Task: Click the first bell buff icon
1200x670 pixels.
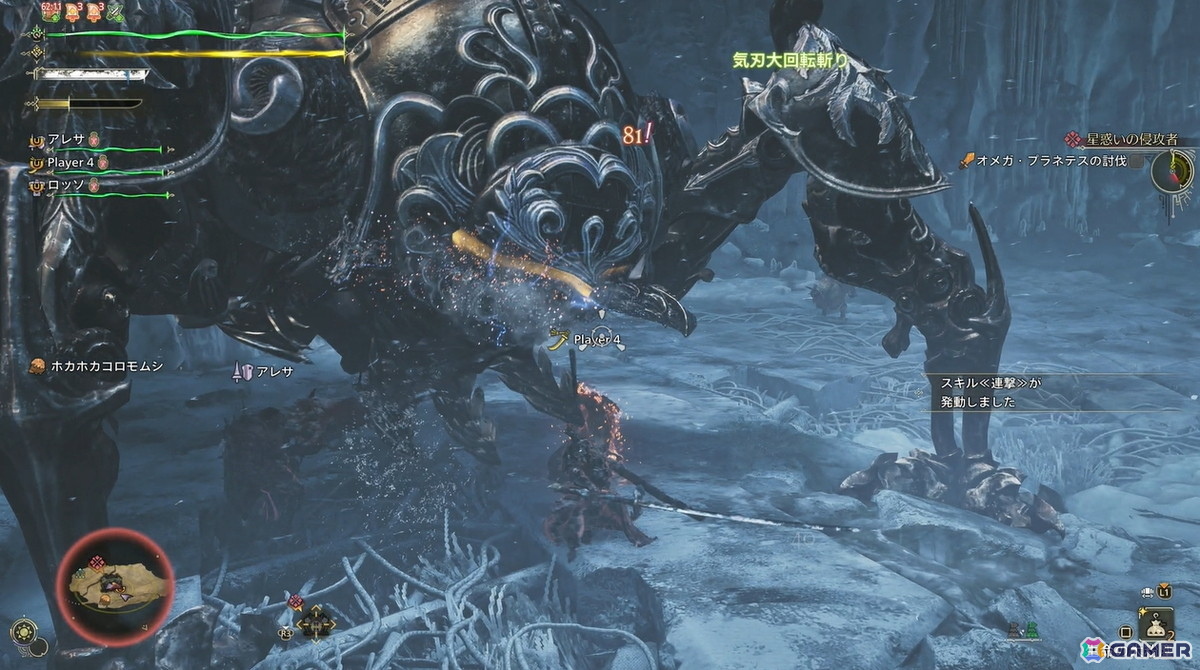Action: [72, 12]
